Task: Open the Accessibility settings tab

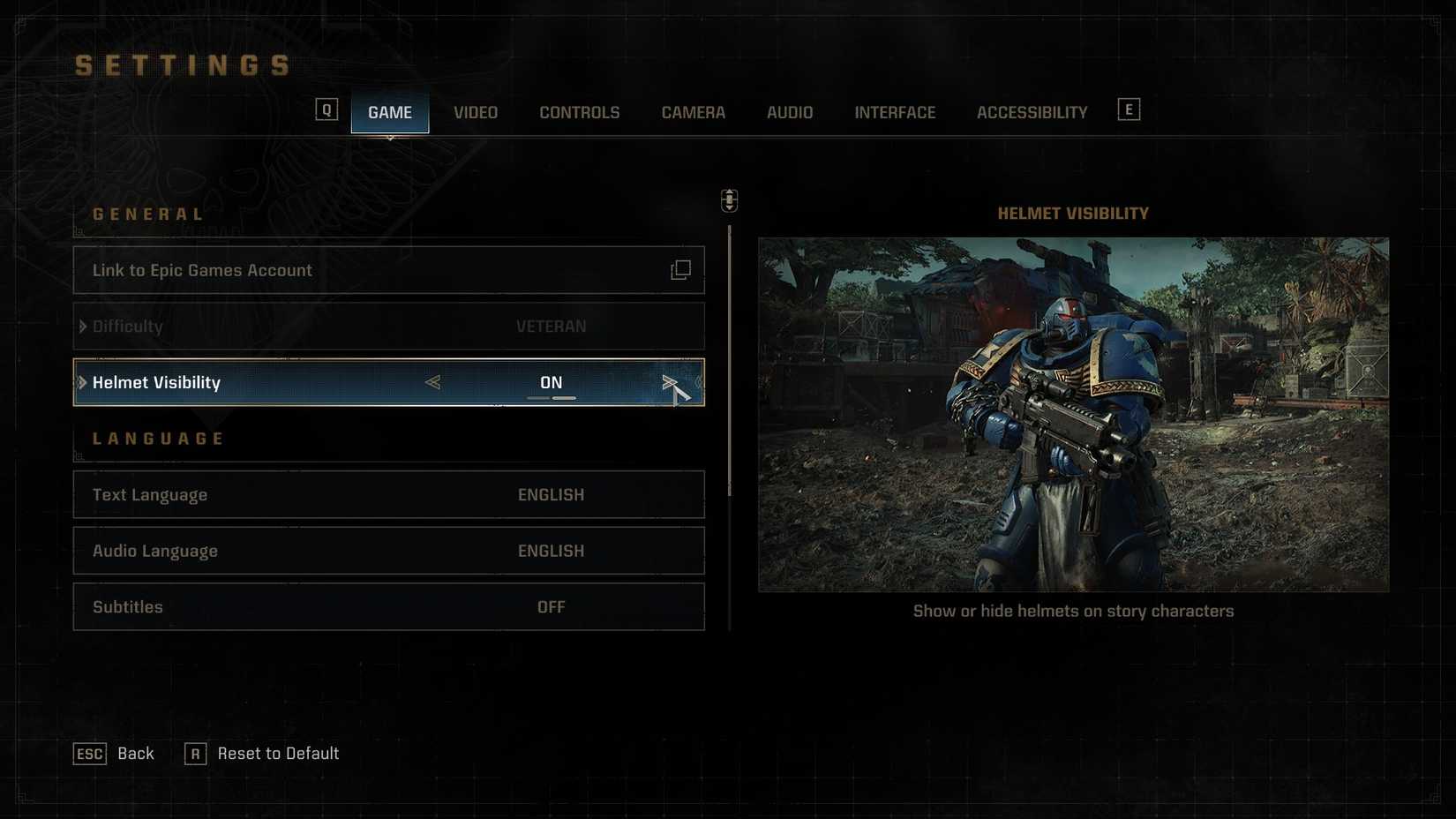Action: point(1032,112)
